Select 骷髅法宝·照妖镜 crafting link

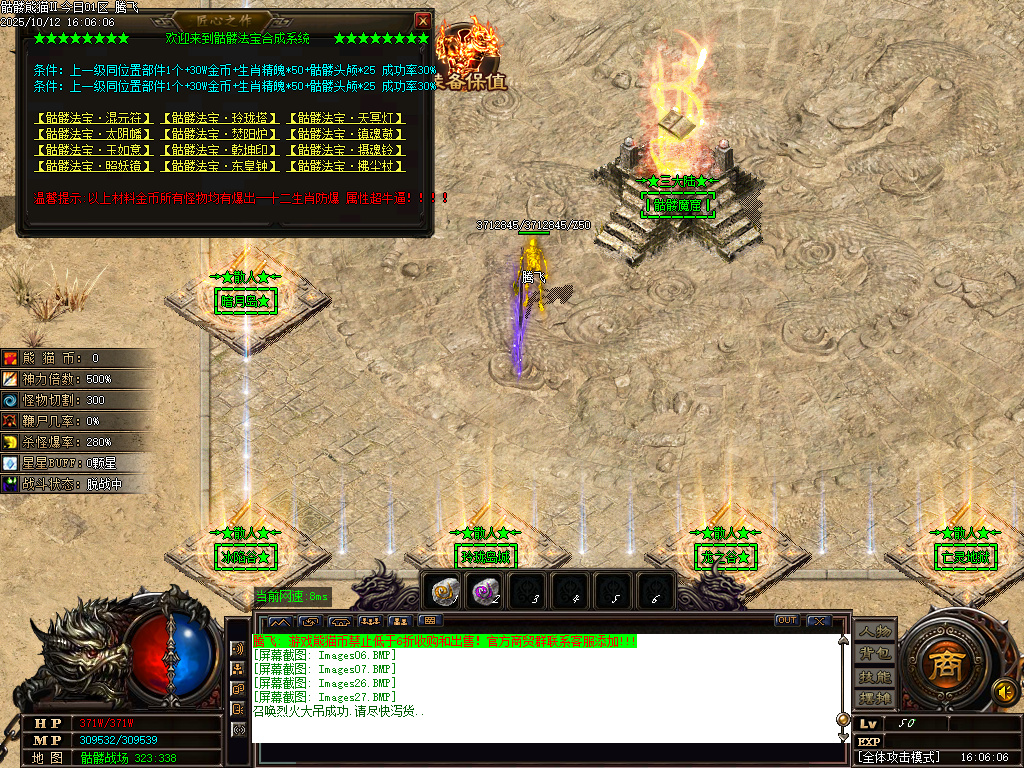[94, 166]
